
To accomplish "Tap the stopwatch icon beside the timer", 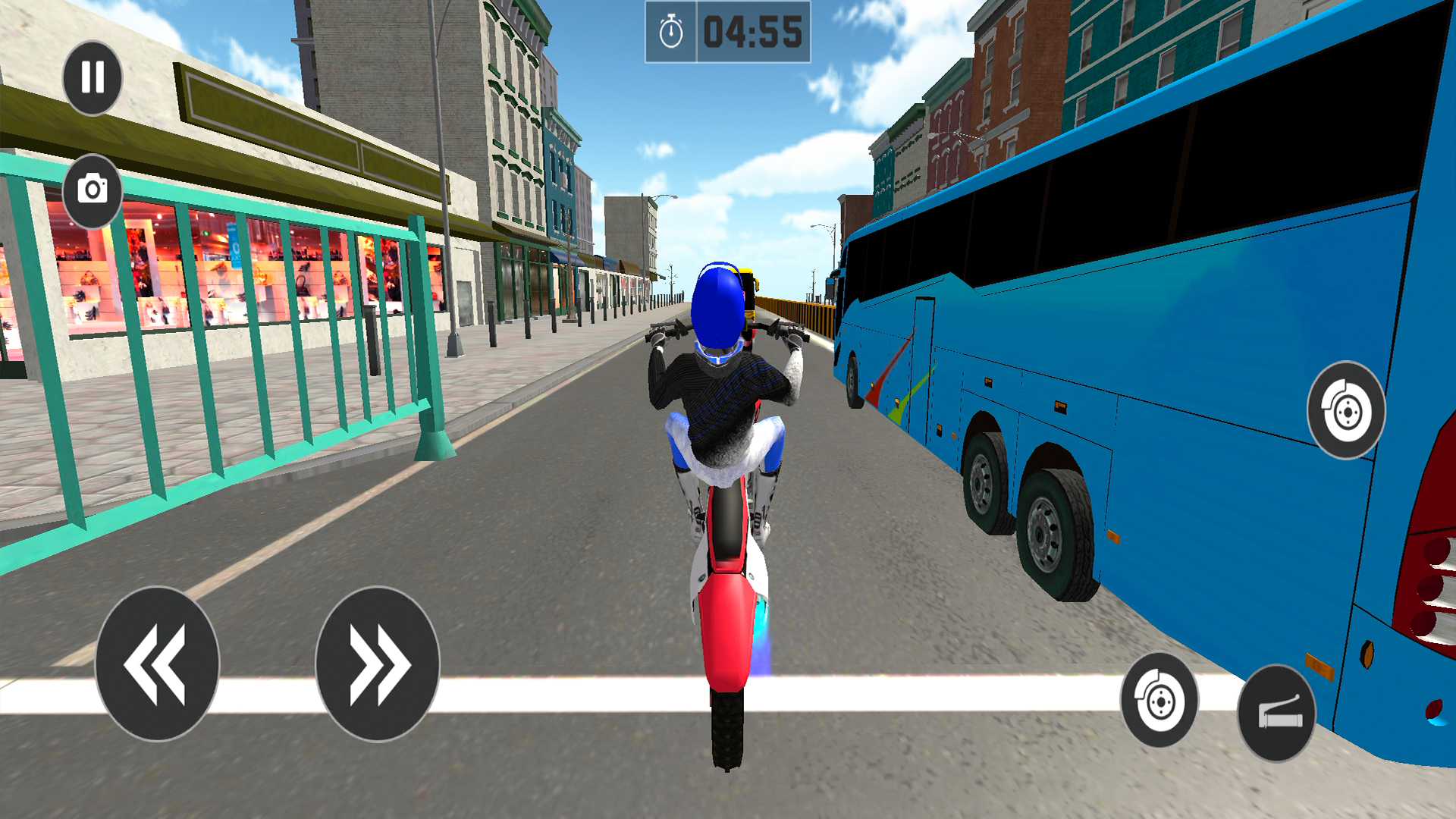I will coord(670,30).
